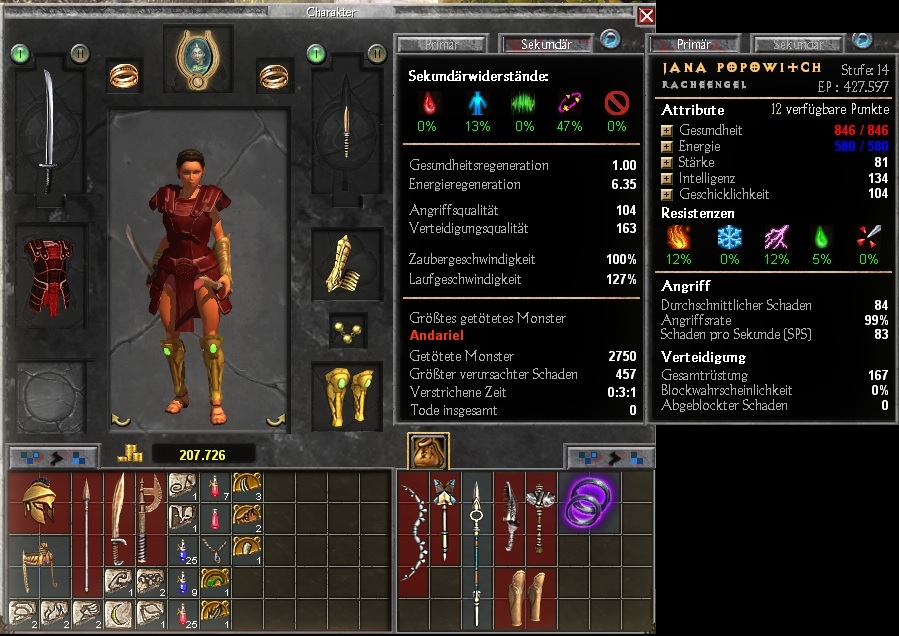Close the Charakter window
899x636 pixels.
click(x=646, y=16)
